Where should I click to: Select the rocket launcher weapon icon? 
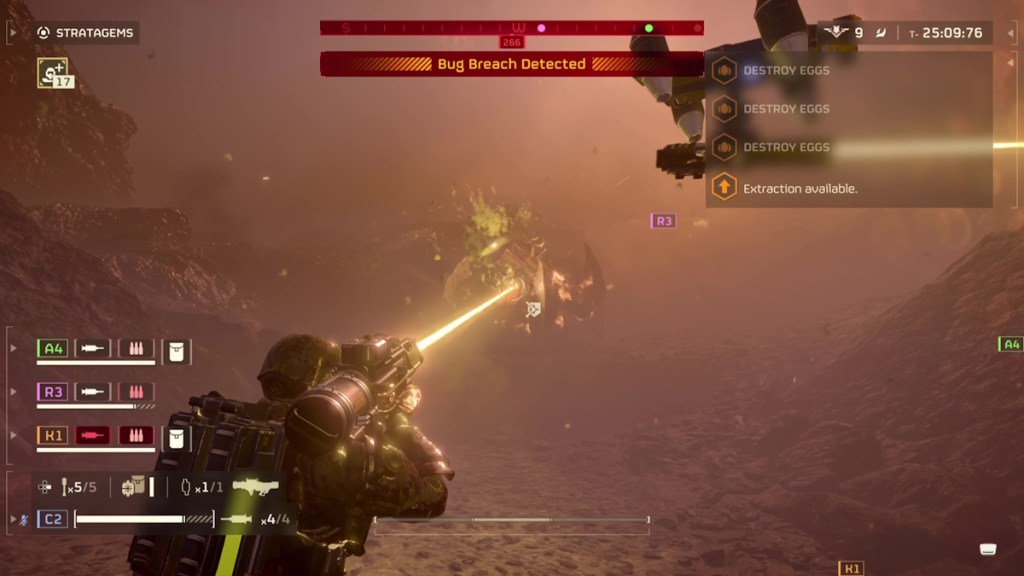pos(255,488)
